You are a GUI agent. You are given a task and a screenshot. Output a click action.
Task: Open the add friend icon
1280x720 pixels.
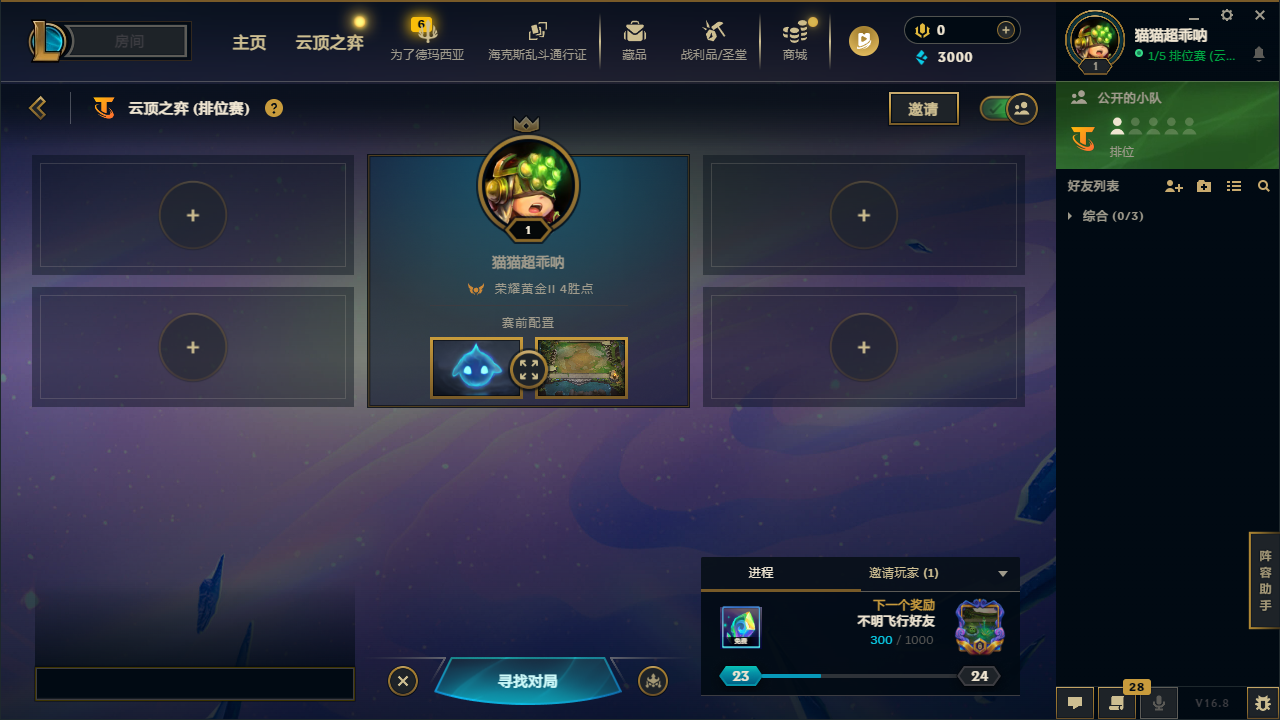[1173, 186]
